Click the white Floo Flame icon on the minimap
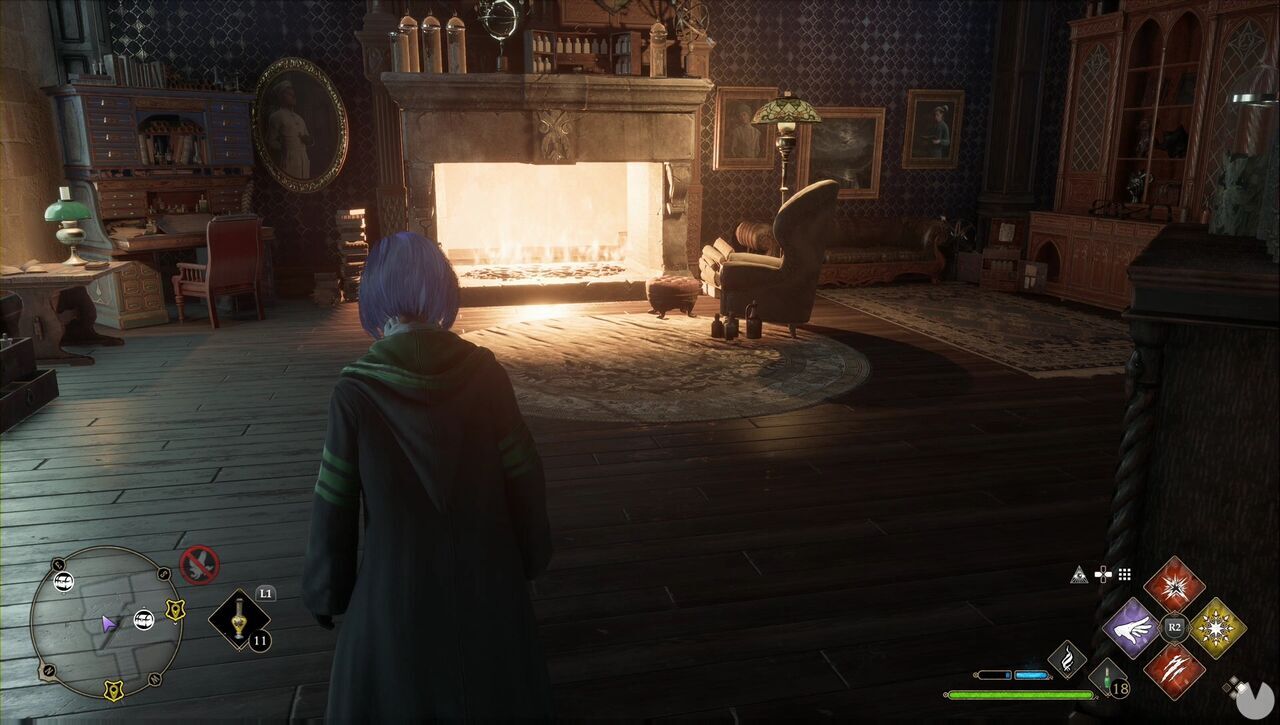Image resolution: width=1280 pixels, height=725 pixels. tap(64, 580)
